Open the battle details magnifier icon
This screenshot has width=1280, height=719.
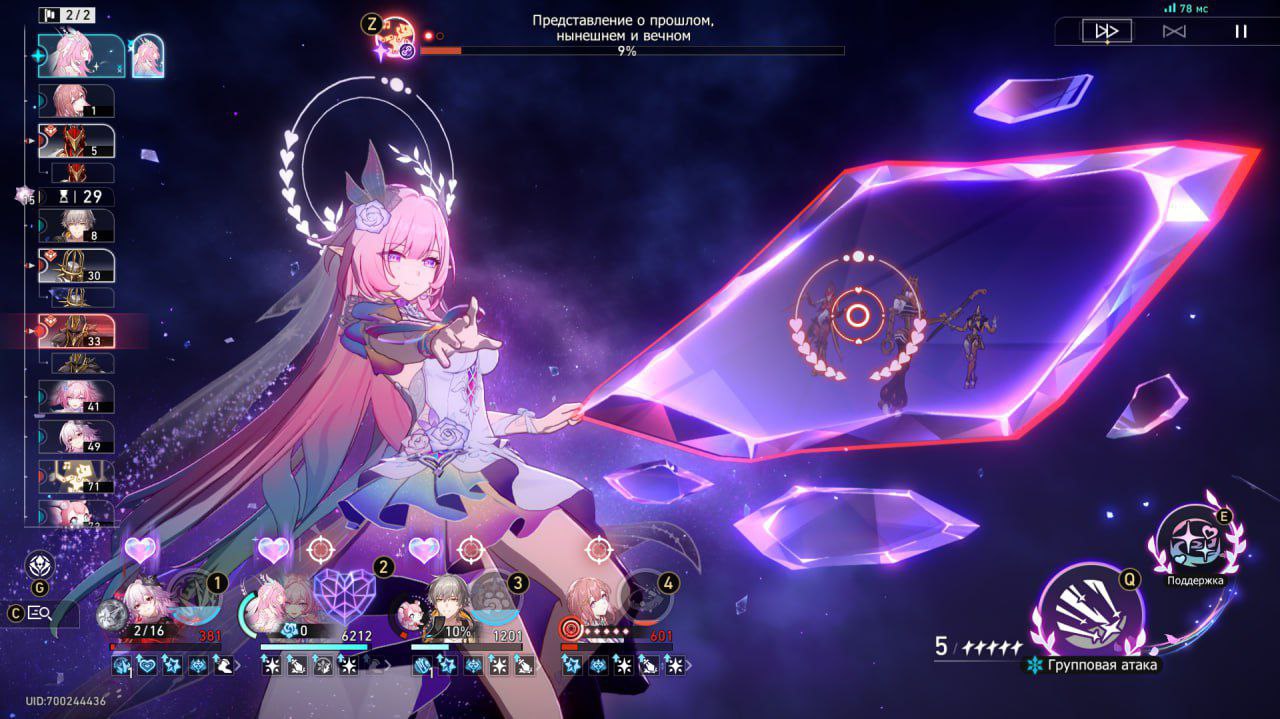pos(40,613)
